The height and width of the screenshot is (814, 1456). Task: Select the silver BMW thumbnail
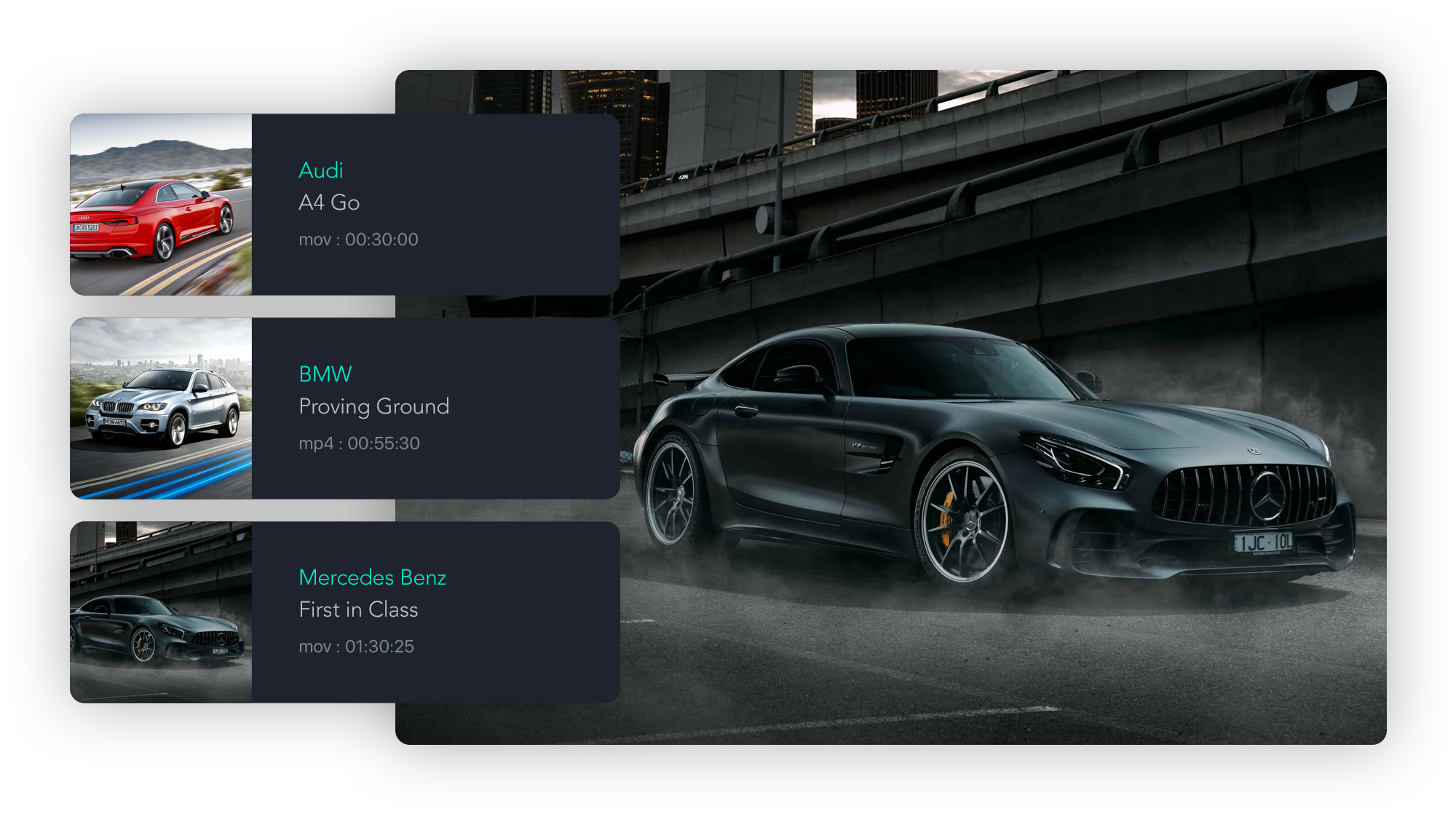(x=161, y=408)
